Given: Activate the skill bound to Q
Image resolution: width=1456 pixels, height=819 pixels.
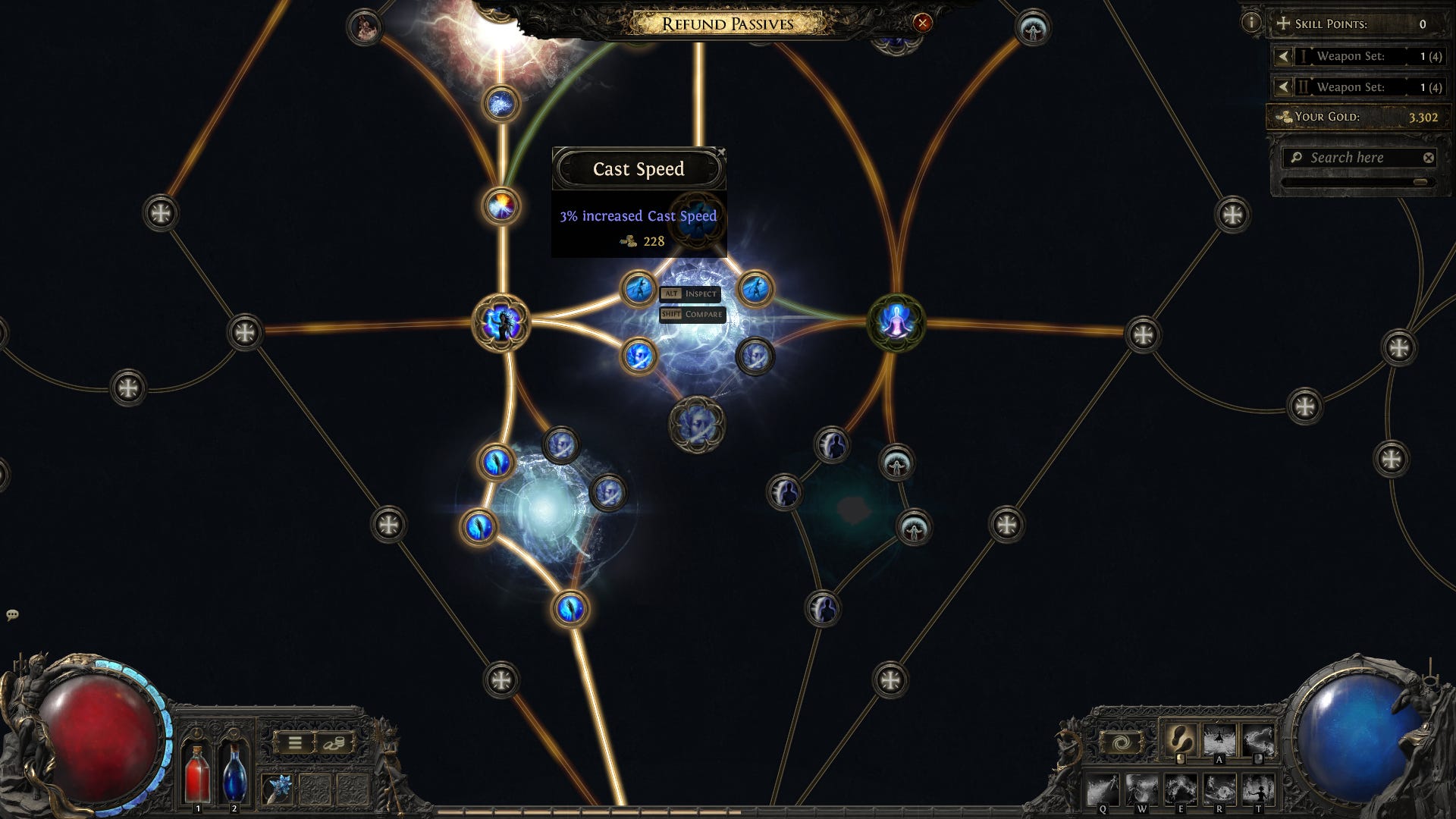Looking at the screenshot, I should pos(1103,790).
